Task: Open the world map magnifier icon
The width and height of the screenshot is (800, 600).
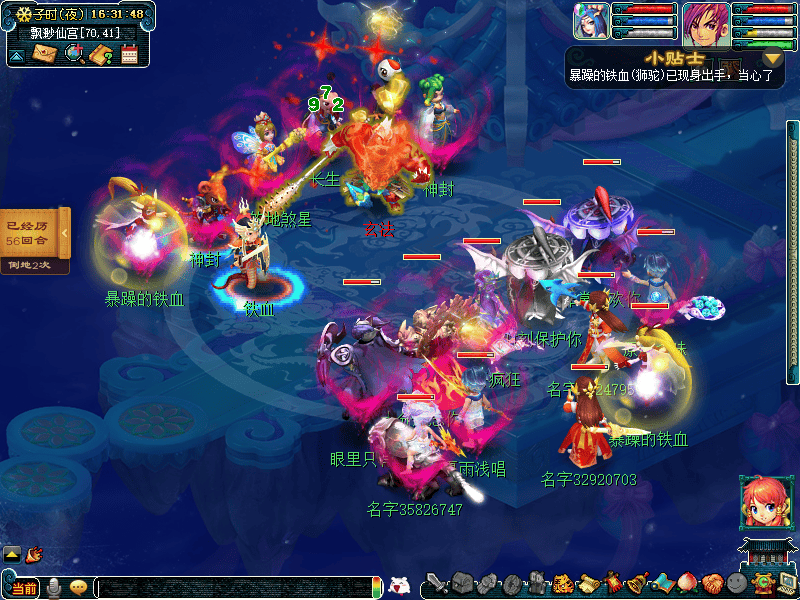Action: 73,54
